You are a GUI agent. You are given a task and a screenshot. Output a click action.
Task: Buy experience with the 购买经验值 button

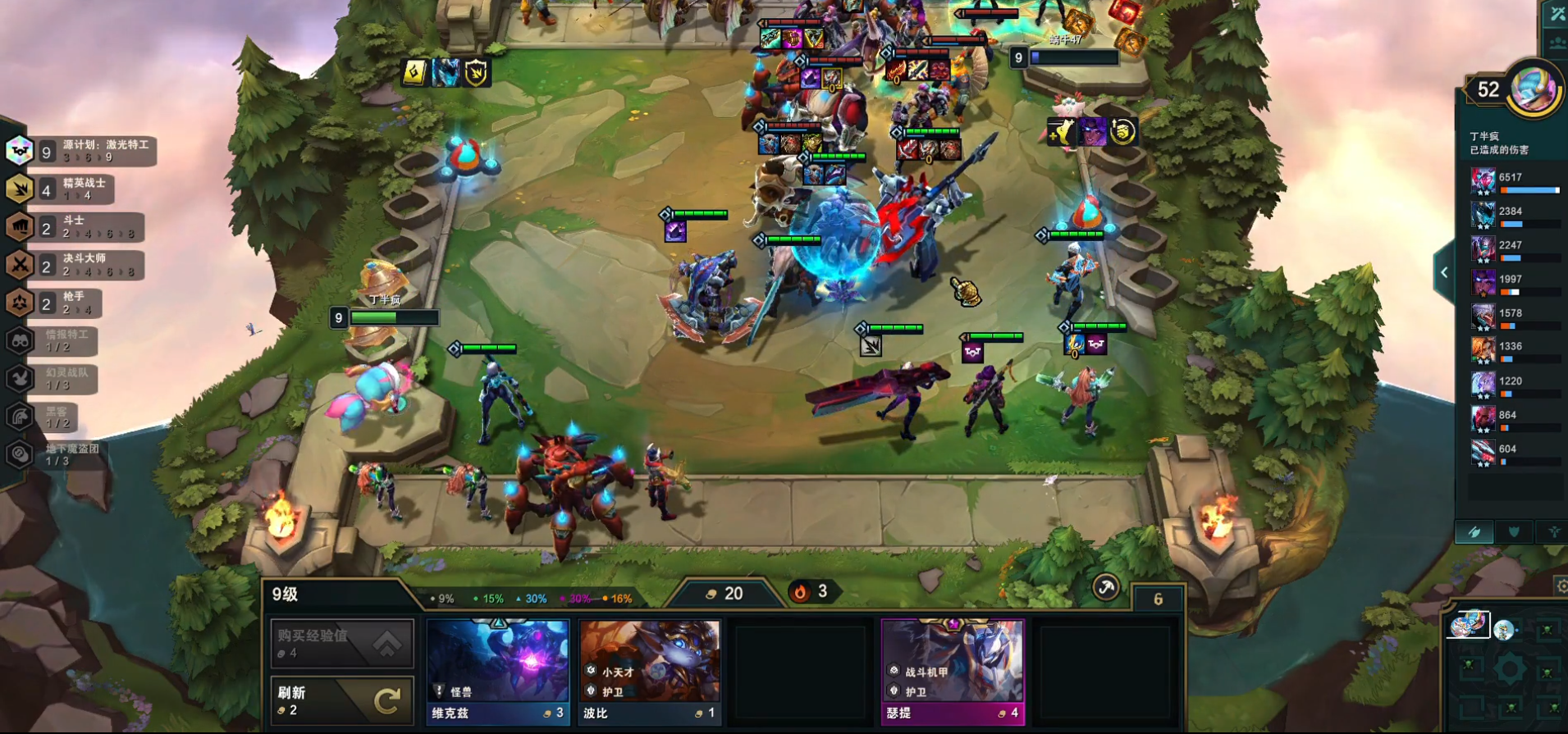point(342,643)
